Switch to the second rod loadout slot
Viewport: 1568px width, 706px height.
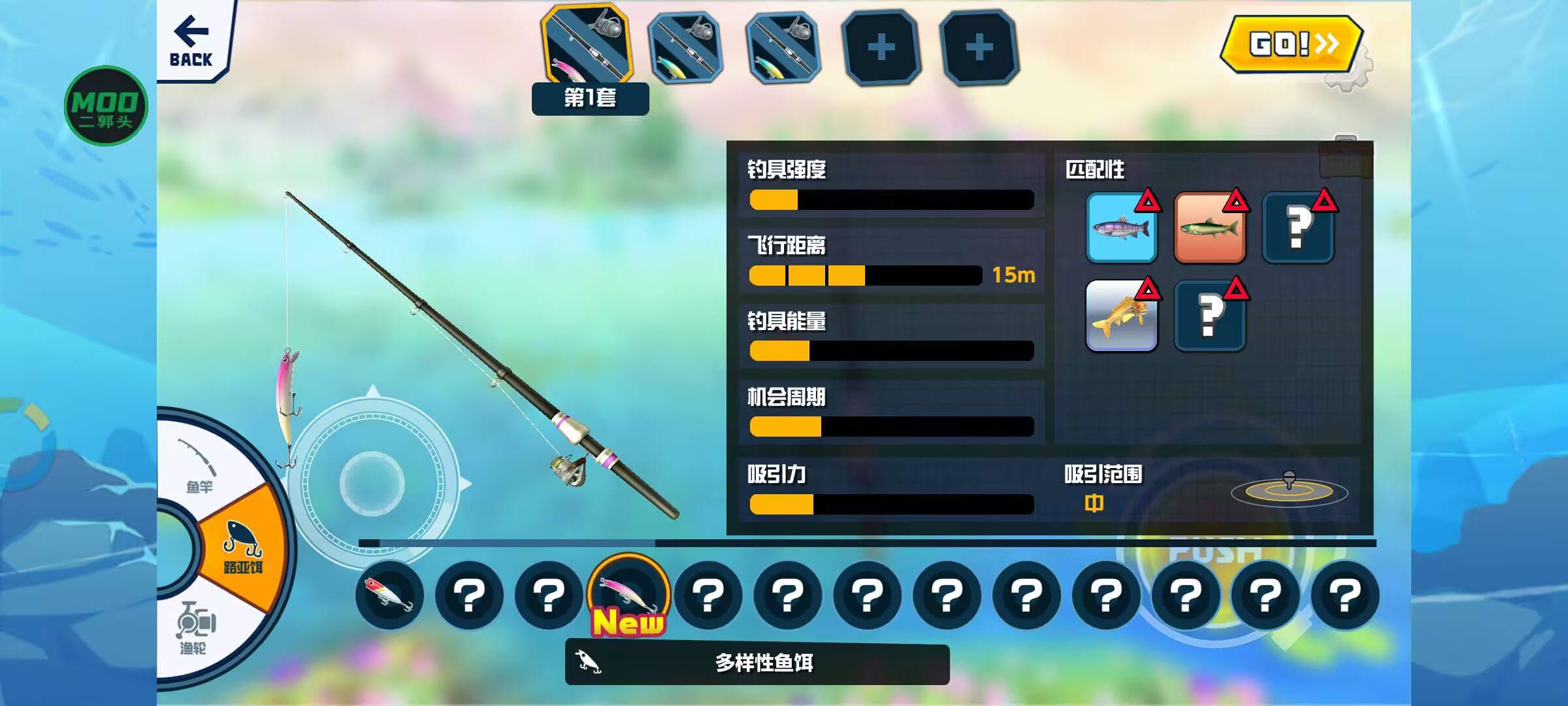point(685,46)
